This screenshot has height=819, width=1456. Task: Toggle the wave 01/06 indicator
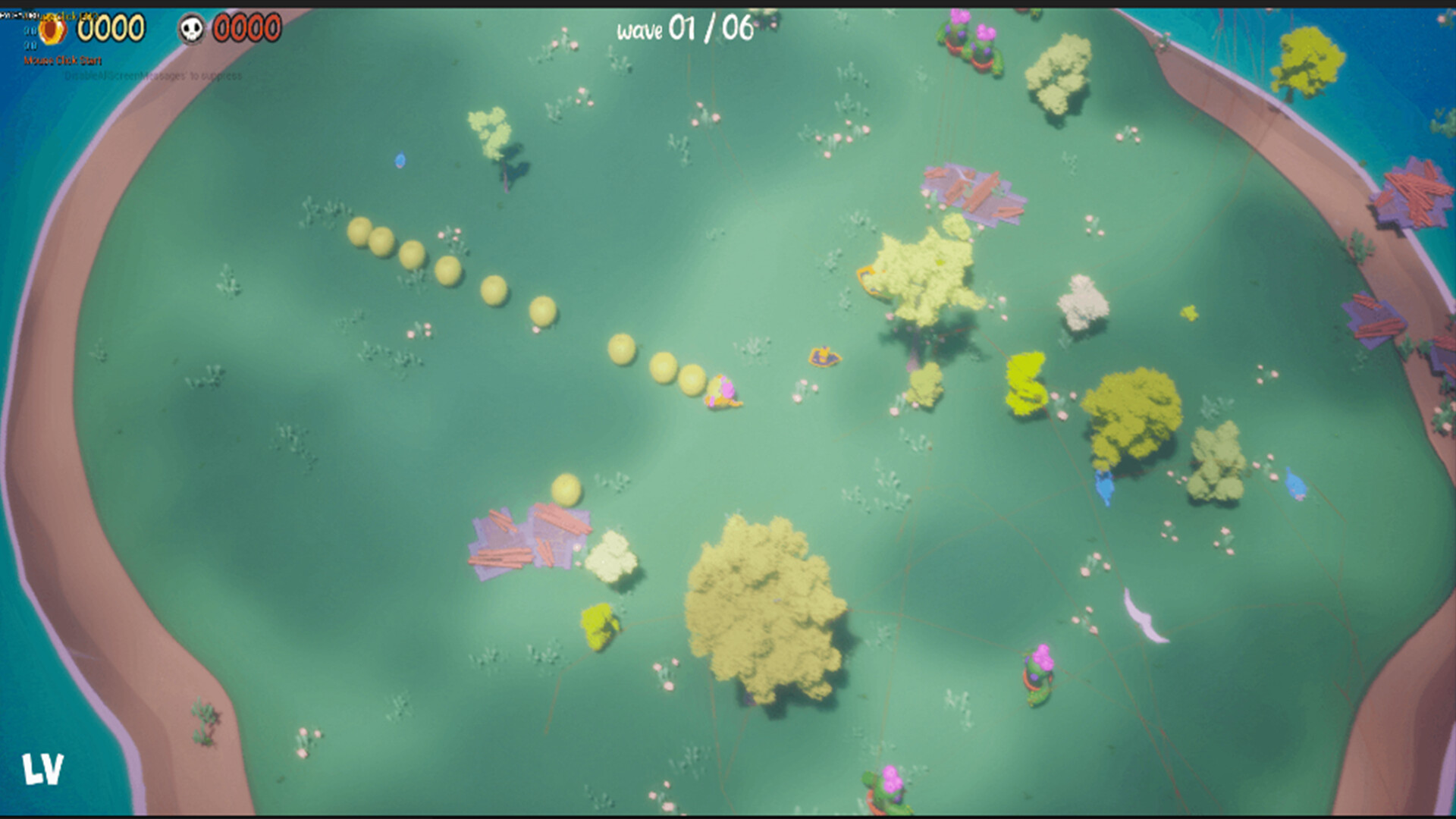pos(681,30)
